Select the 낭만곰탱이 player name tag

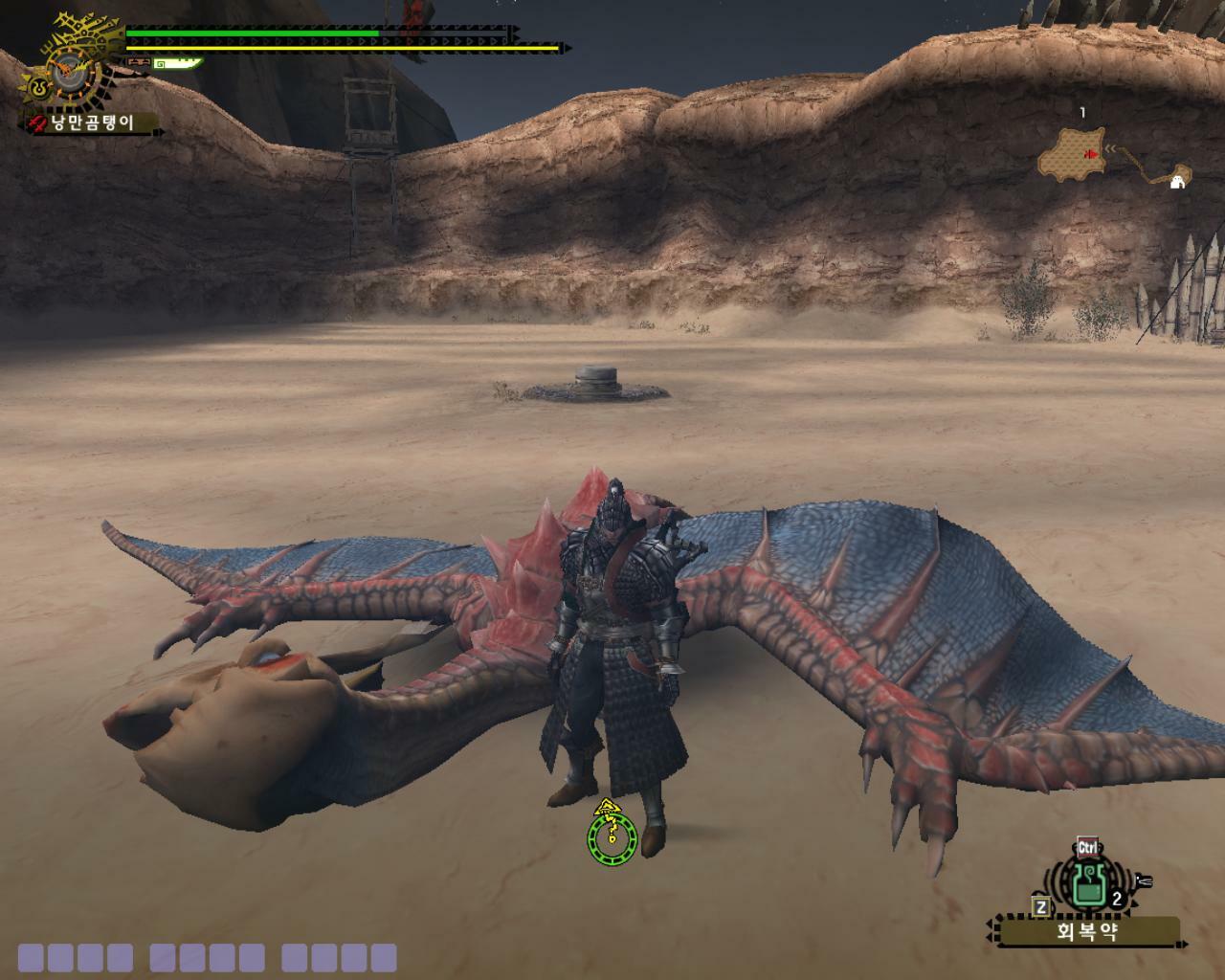[x=93, y=122]
